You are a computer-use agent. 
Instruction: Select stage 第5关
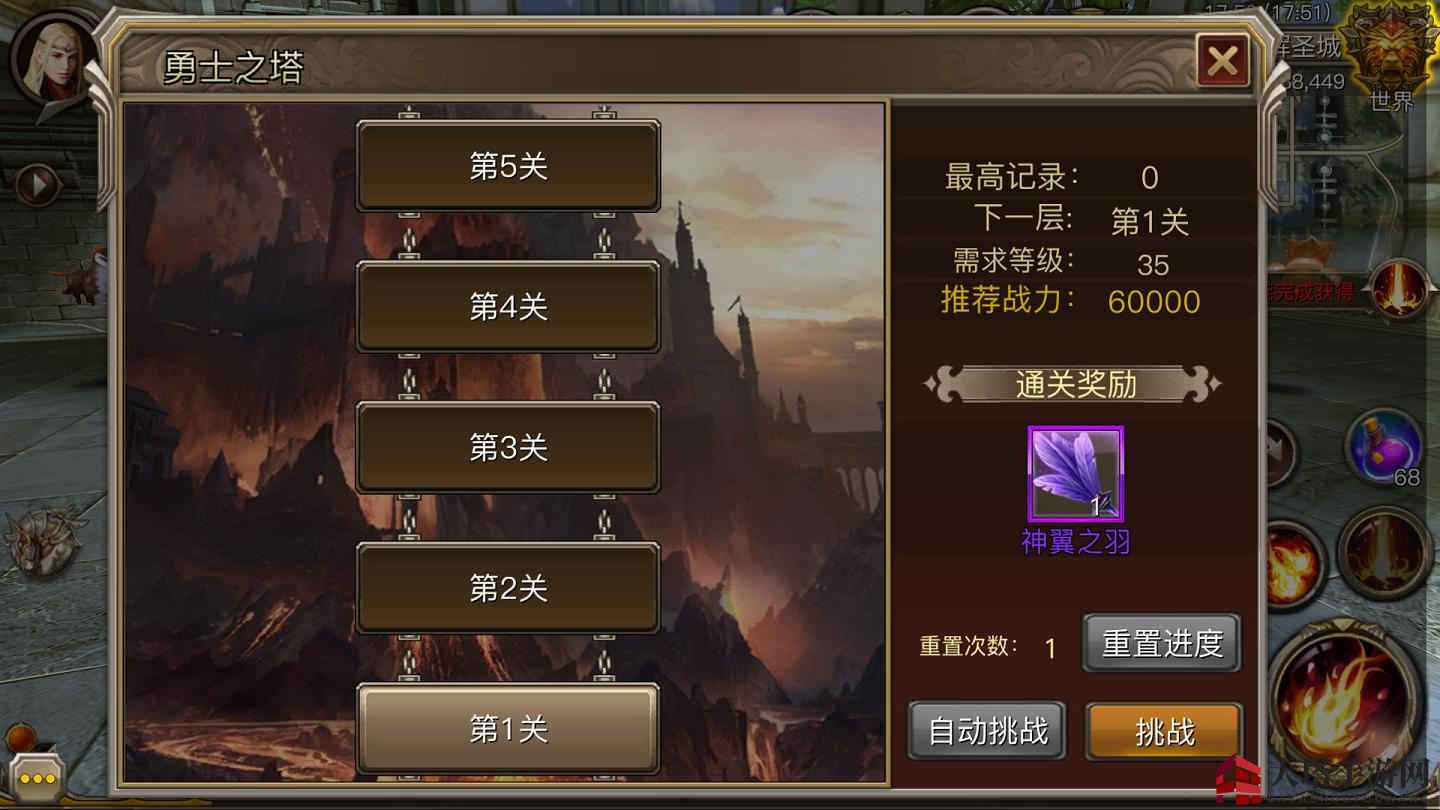pos(508,166)
